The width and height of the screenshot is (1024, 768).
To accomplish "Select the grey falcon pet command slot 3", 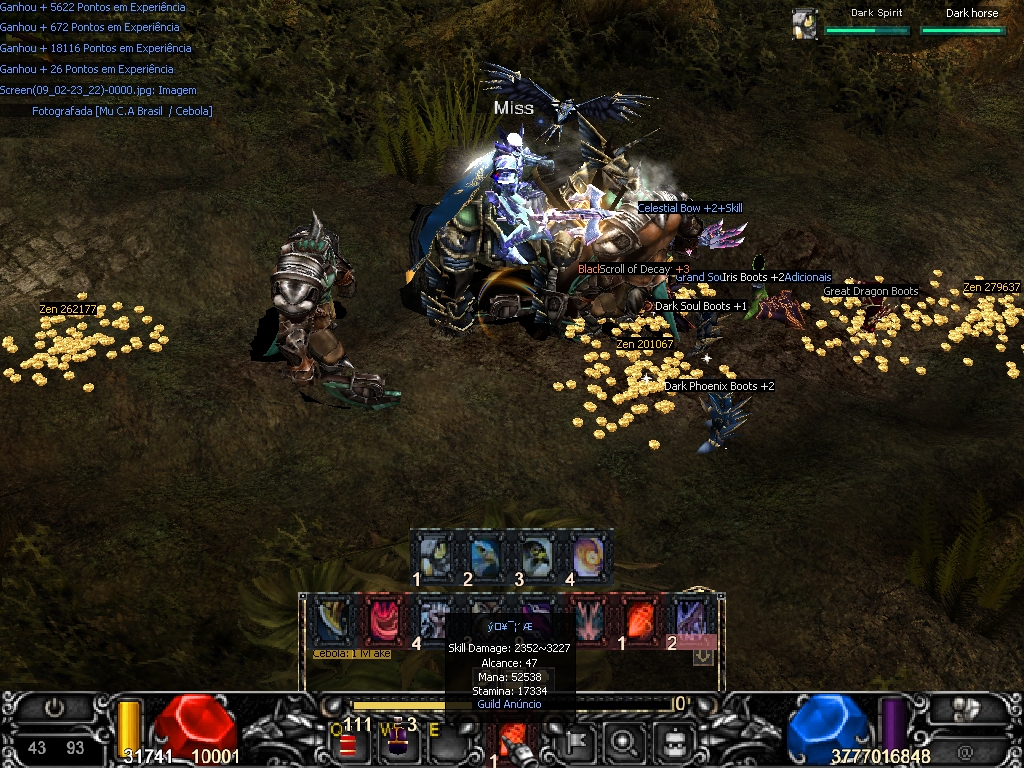I will (x=537, y=554).
